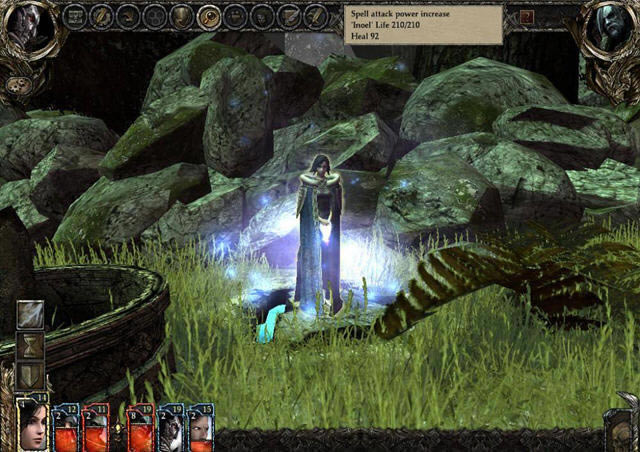Activate the highlighted spell icon in the top bar
Image resolution: width=640 pixels, height=452 pixels.
[209, 16]
